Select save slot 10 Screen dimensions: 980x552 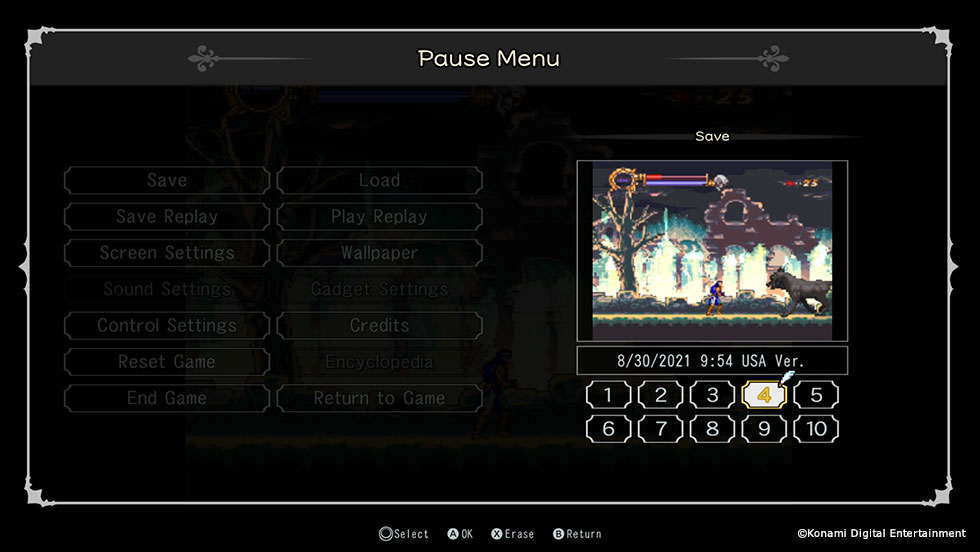(816, 430)
